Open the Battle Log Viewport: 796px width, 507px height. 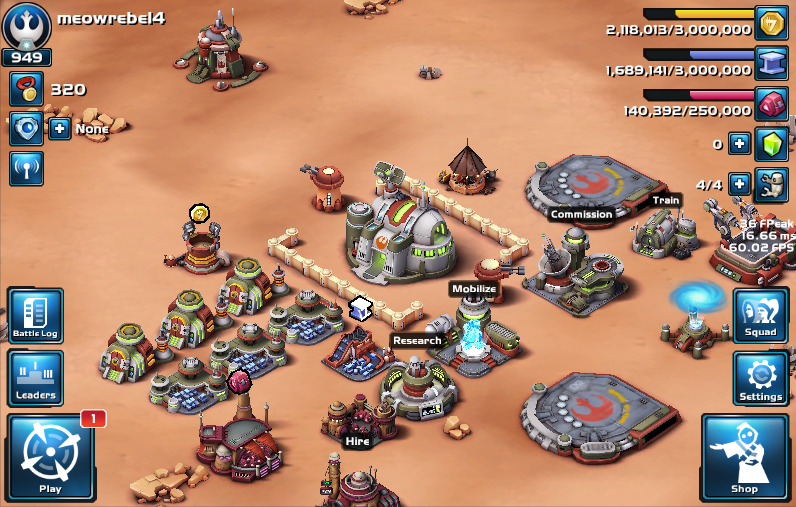click(x=35, y=315)
